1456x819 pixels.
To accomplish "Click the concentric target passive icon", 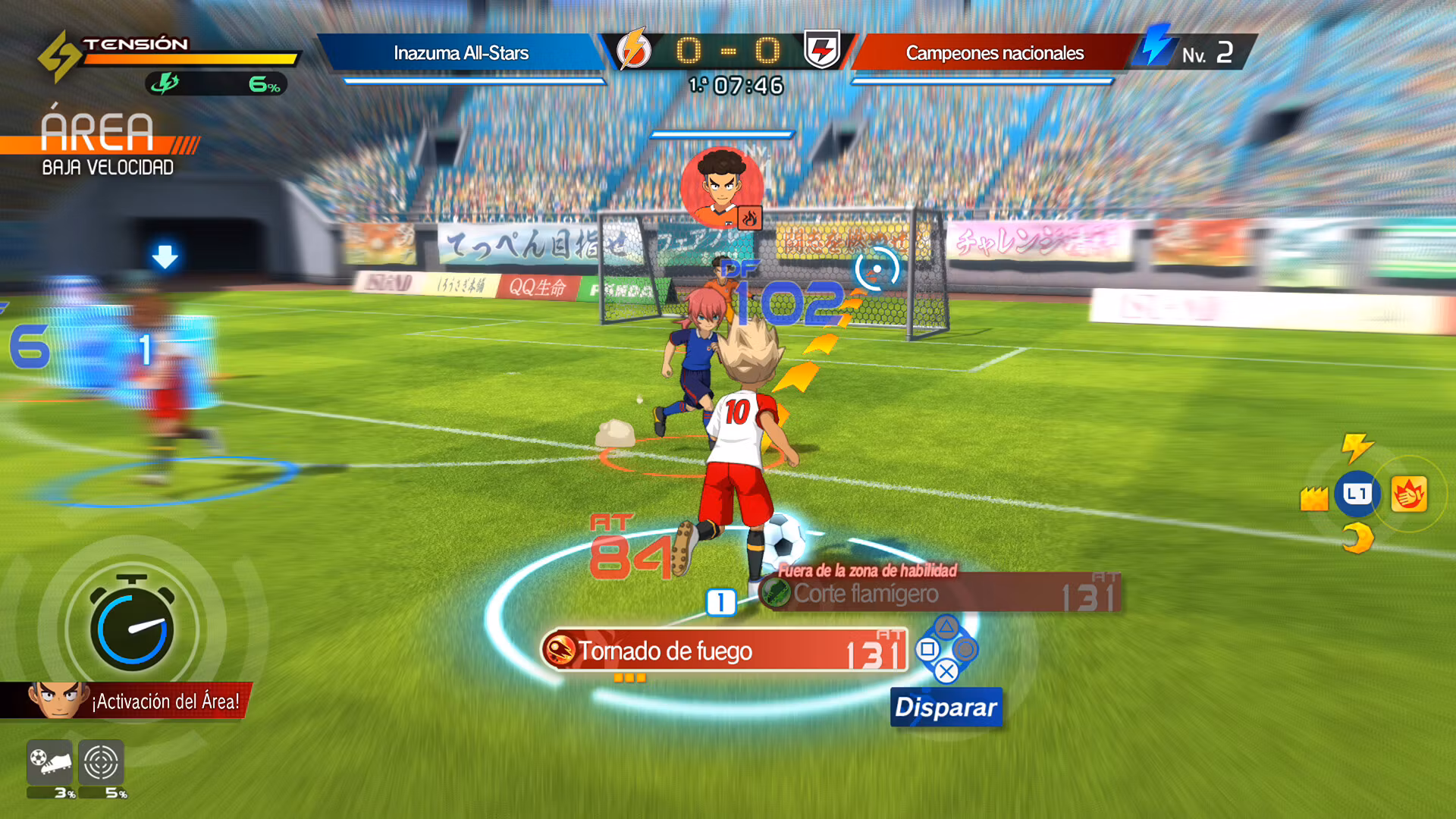I will click(x=101, y=761).
